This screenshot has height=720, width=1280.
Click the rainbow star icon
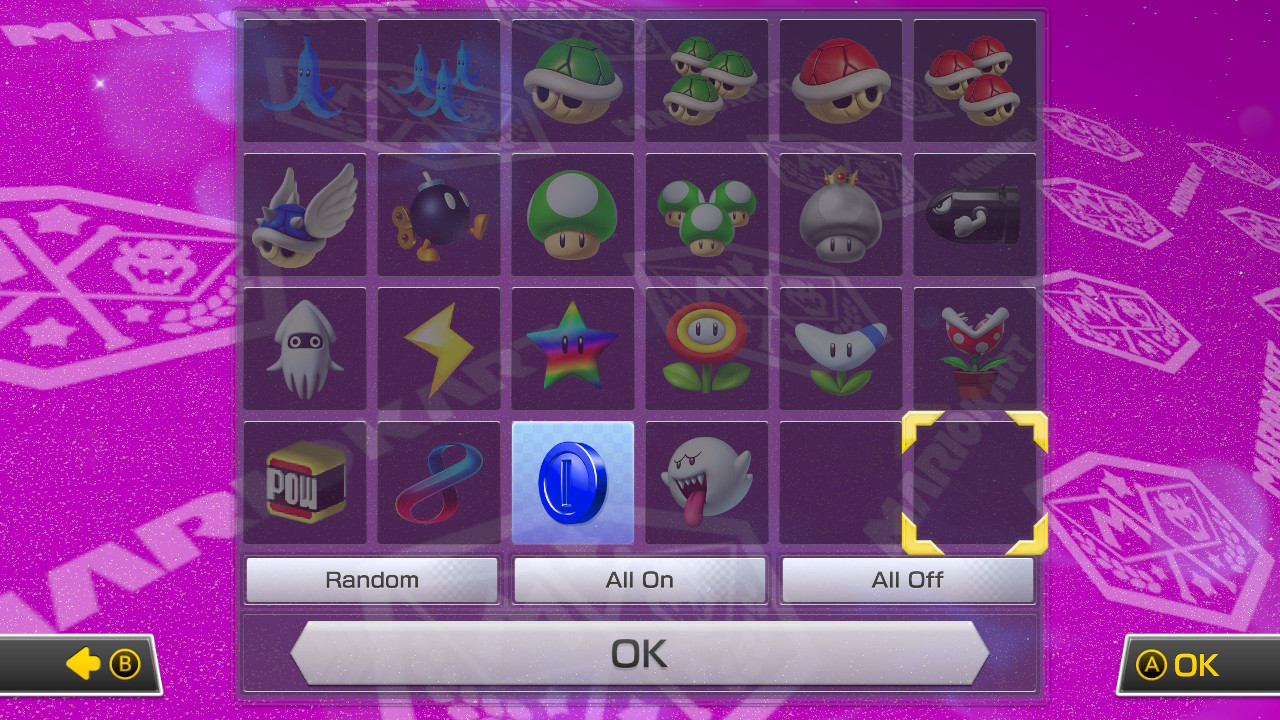tap(572, 348)
